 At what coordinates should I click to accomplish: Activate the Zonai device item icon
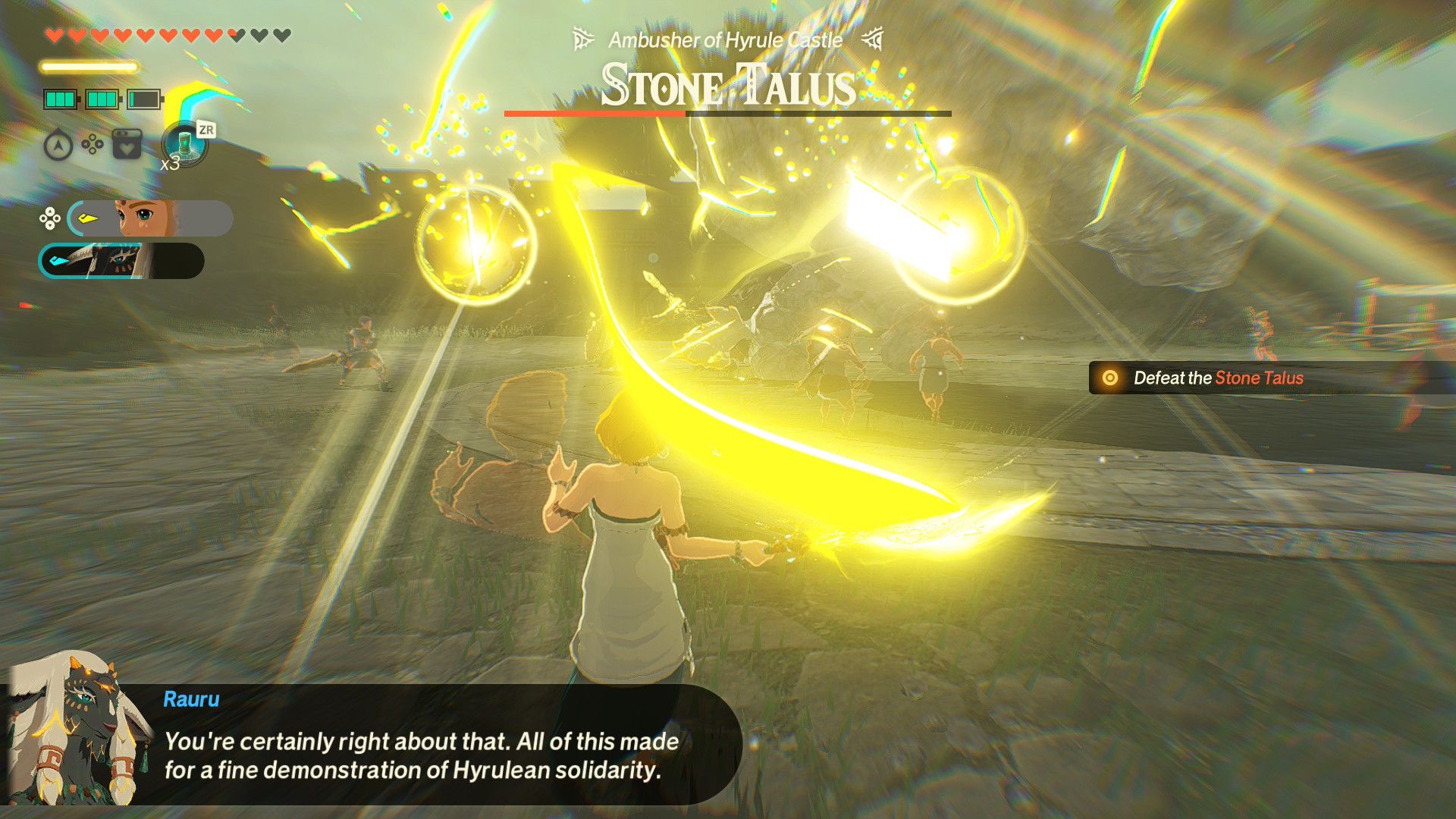click(x=185, y=143)
